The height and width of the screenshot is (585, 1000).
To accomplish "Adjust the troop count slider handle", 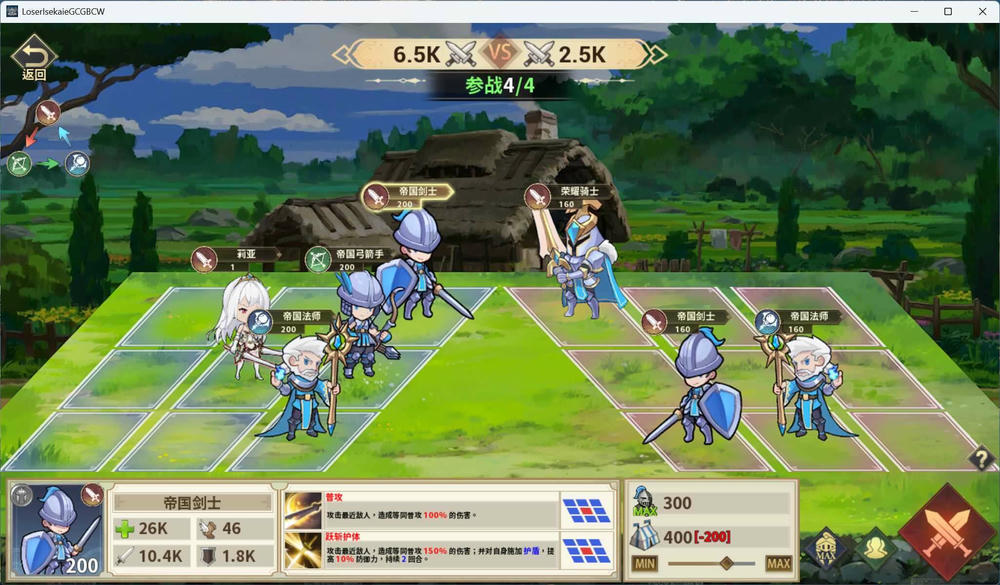I will (x=726, y=564).
